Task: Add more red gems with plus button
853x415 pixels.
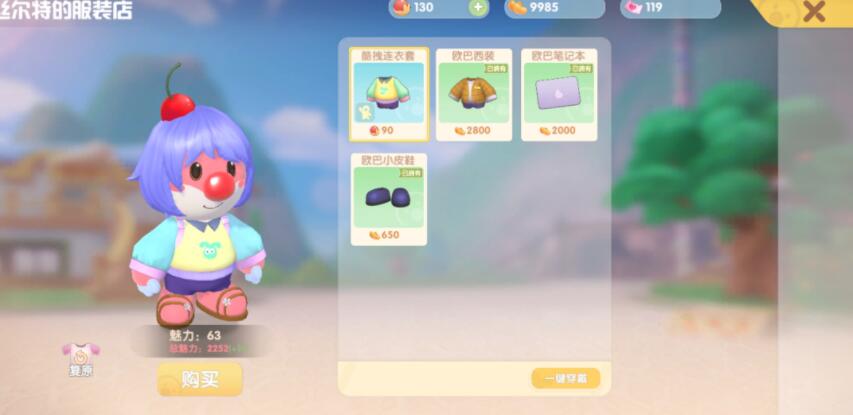Action: pyautogui.click(x=477, y=8)
